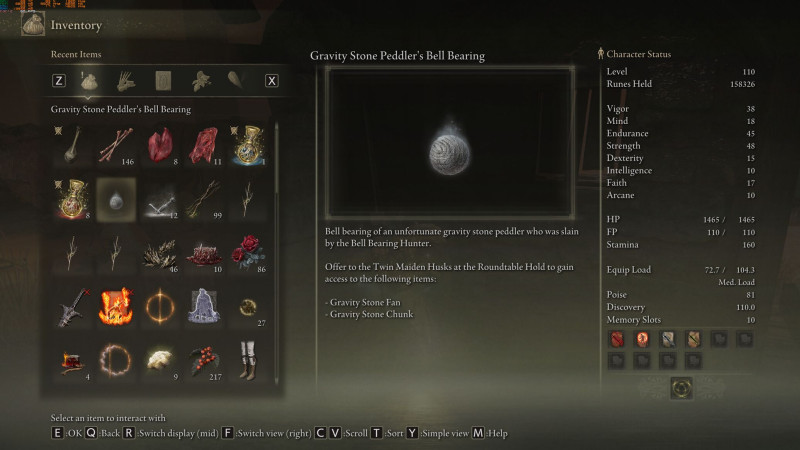
Task: Pick the golden ring item slot
Action: click(x=162, y=305)
